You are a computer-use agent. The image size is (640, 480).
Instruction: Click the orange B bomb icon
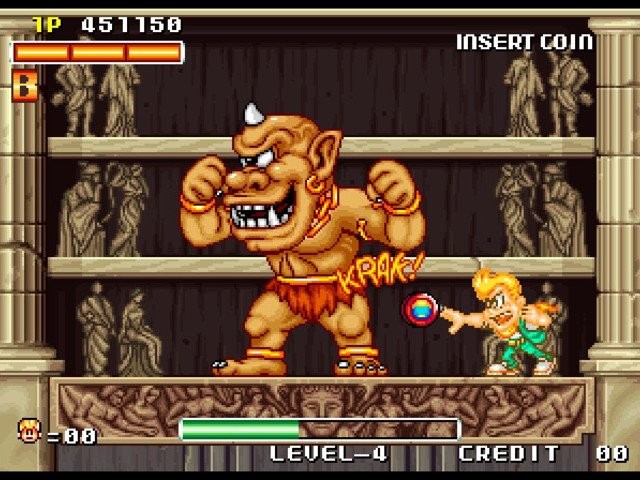point(24,85)
